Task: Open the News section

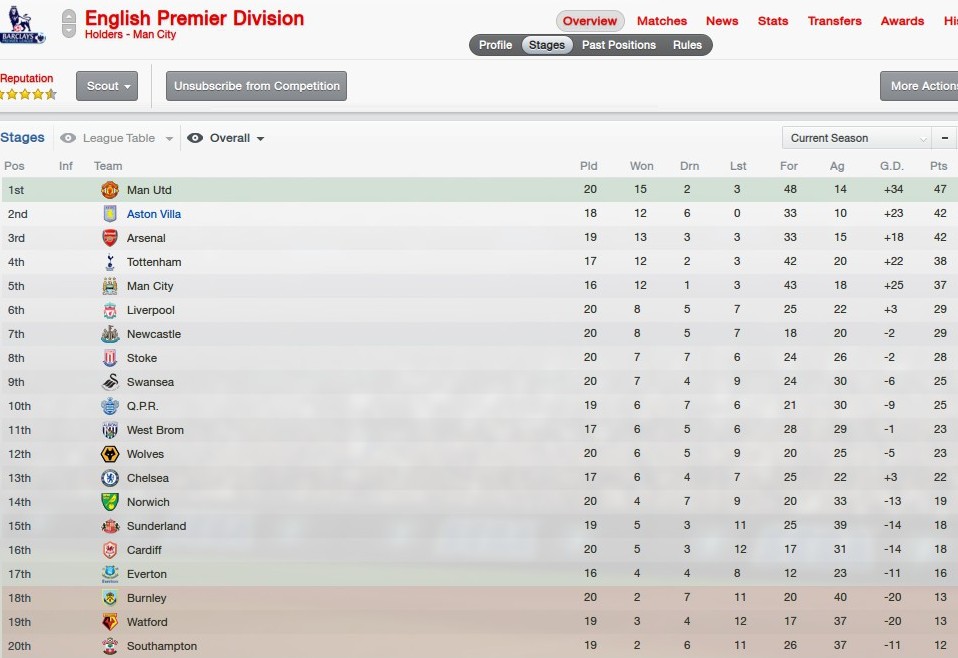Action: click(x=721, y=21)
